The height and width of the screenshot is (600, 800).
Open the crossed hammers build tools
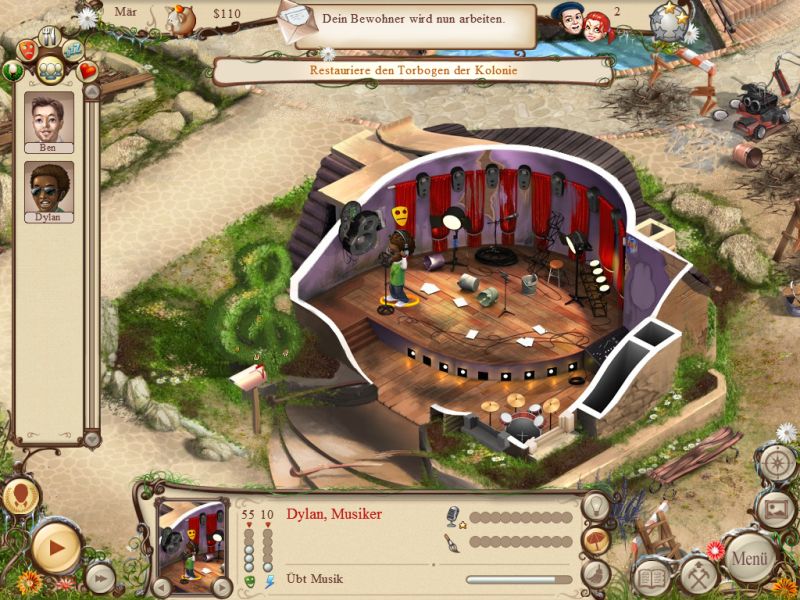698,574
